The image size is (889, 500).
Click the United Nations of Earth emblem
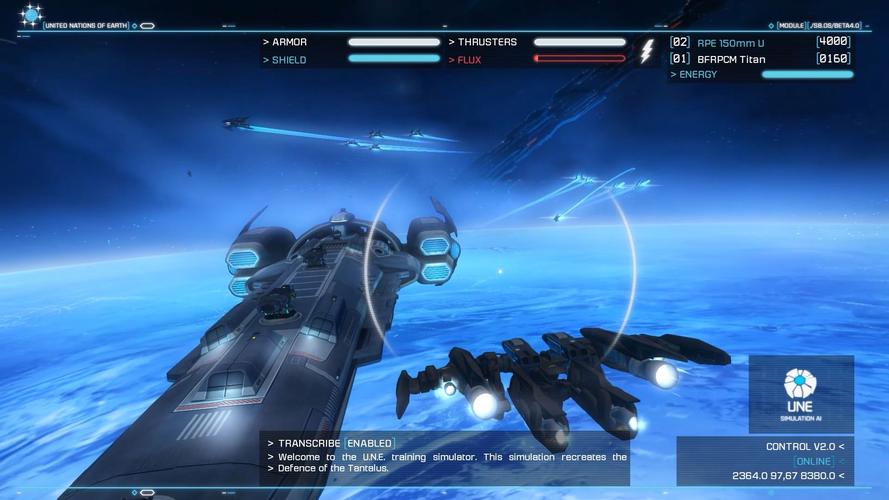click(31, 15)
